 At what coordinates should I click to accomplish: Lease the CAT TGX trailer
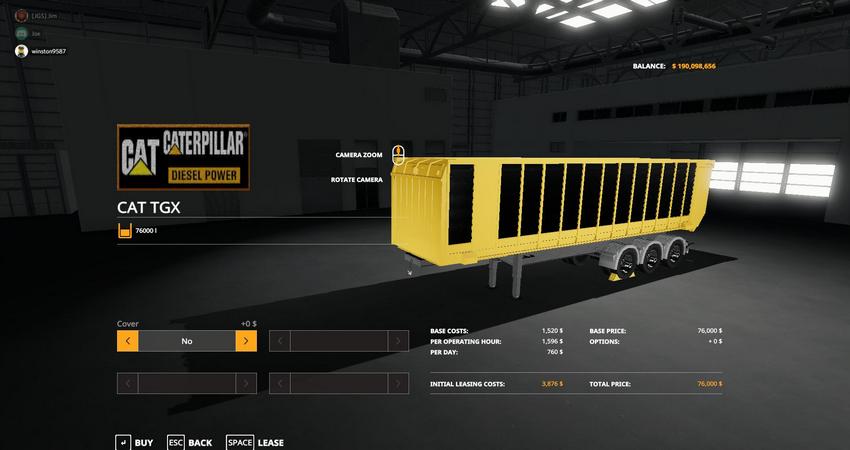coord(255,442)
